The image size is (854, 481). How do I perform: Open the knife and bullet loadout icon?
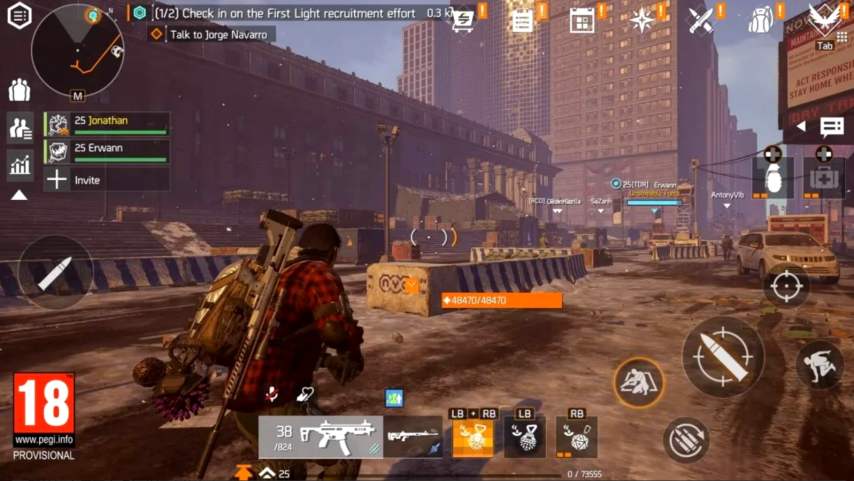(x=701, y=20)
